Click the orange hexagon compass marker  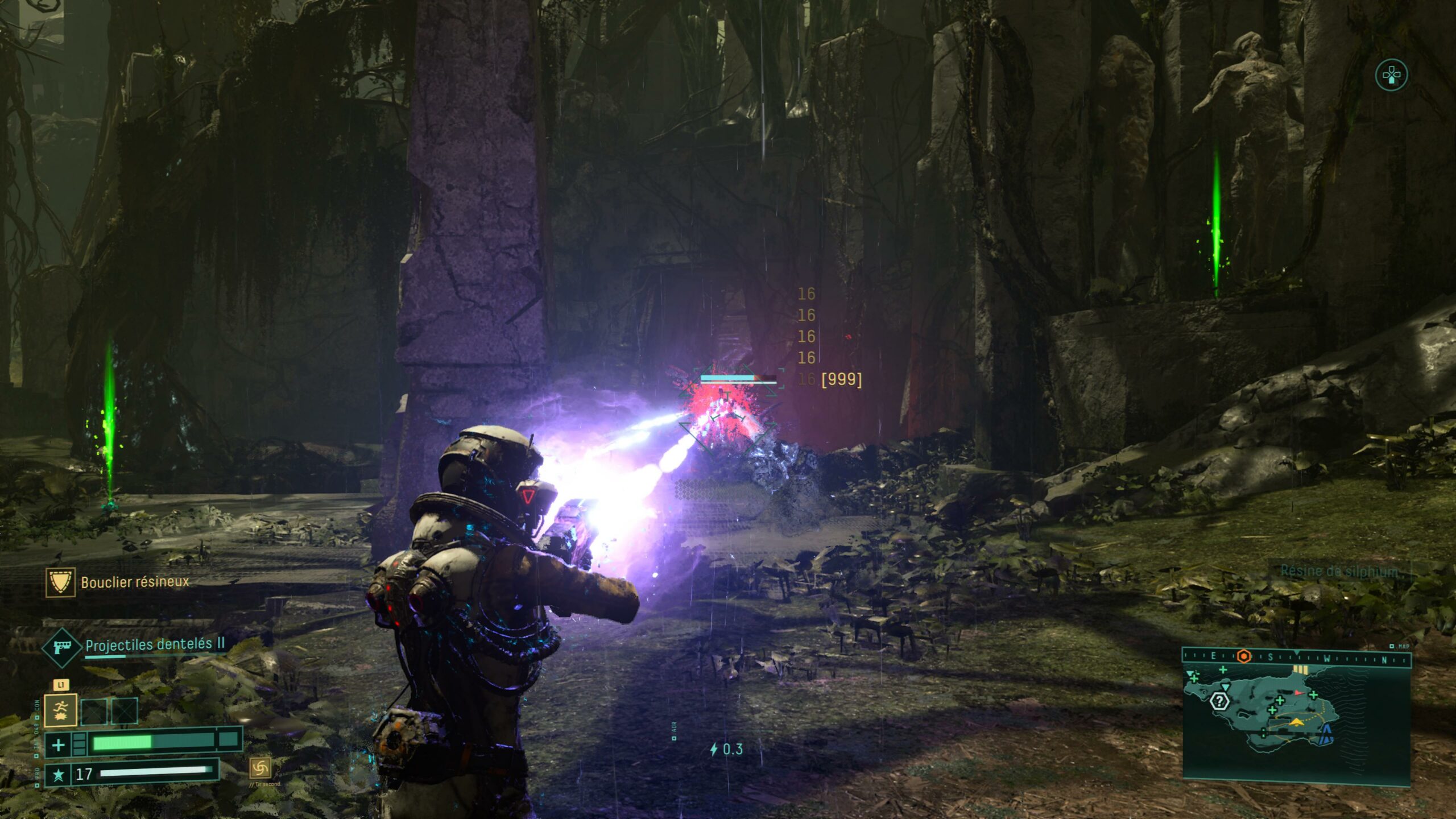[1244, 657]
